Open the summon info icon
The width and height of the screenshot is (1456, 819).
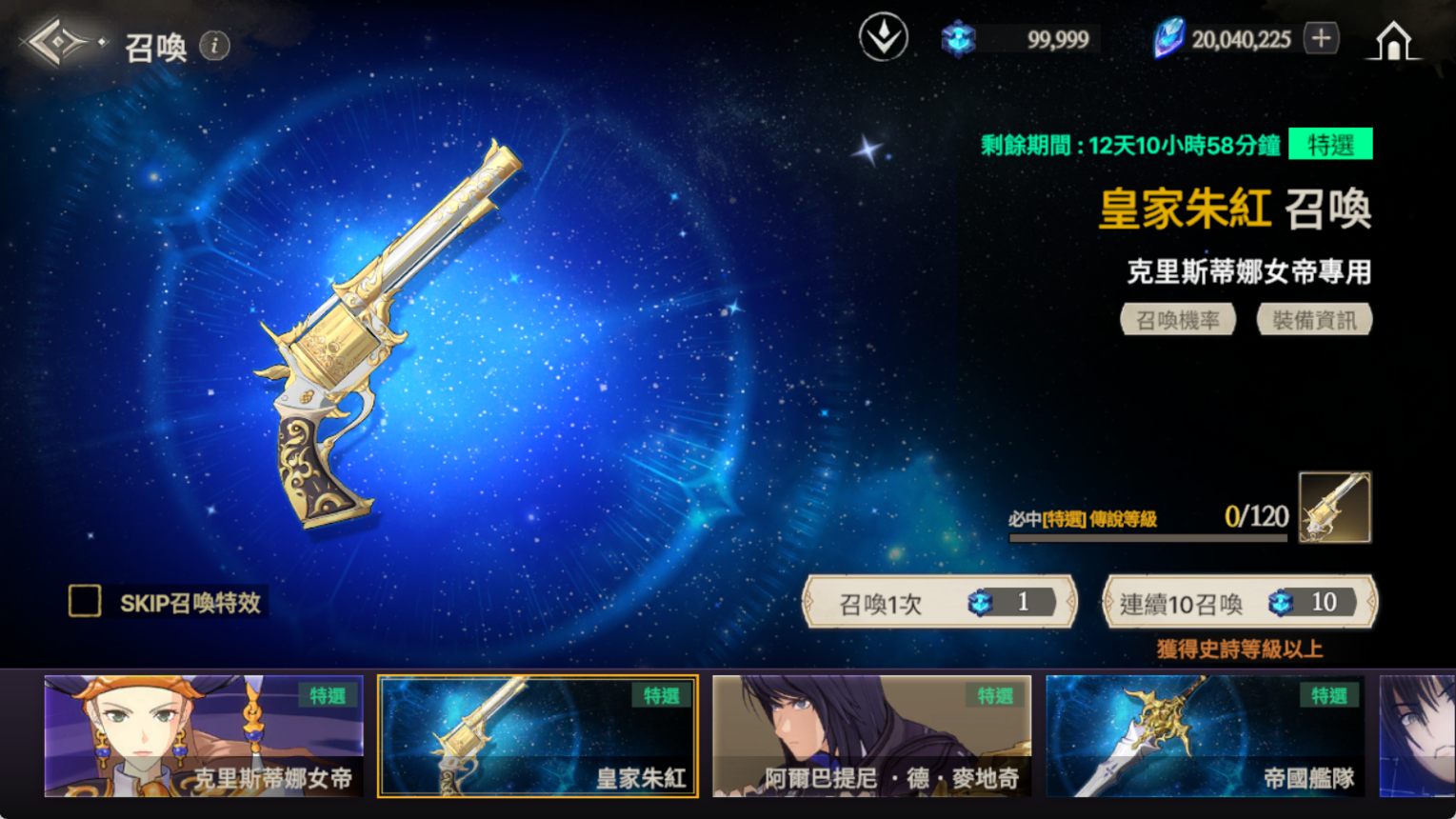[x=215, y=46]
